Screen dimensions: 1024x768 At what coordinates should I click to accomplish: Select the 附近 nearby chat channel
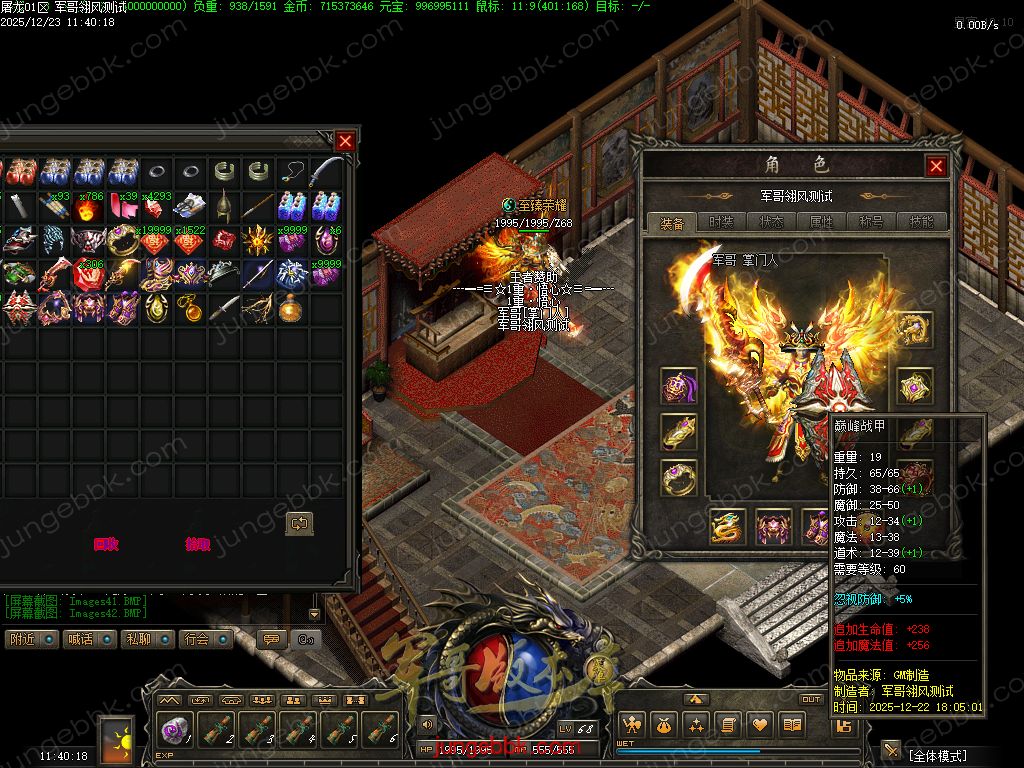click(30, 639)
